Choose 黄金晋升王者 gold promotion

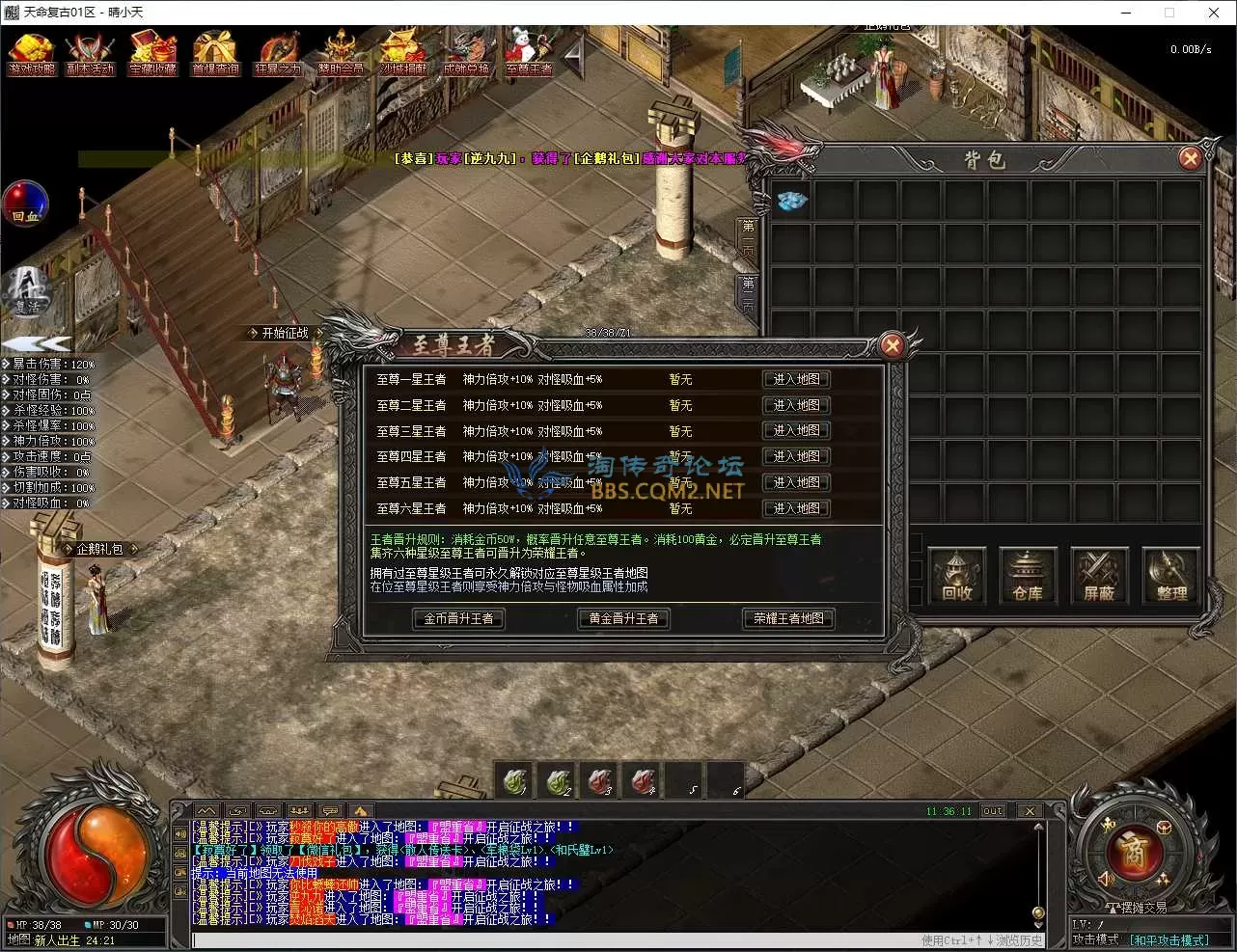pyautogui.click(x=623, y=618)
